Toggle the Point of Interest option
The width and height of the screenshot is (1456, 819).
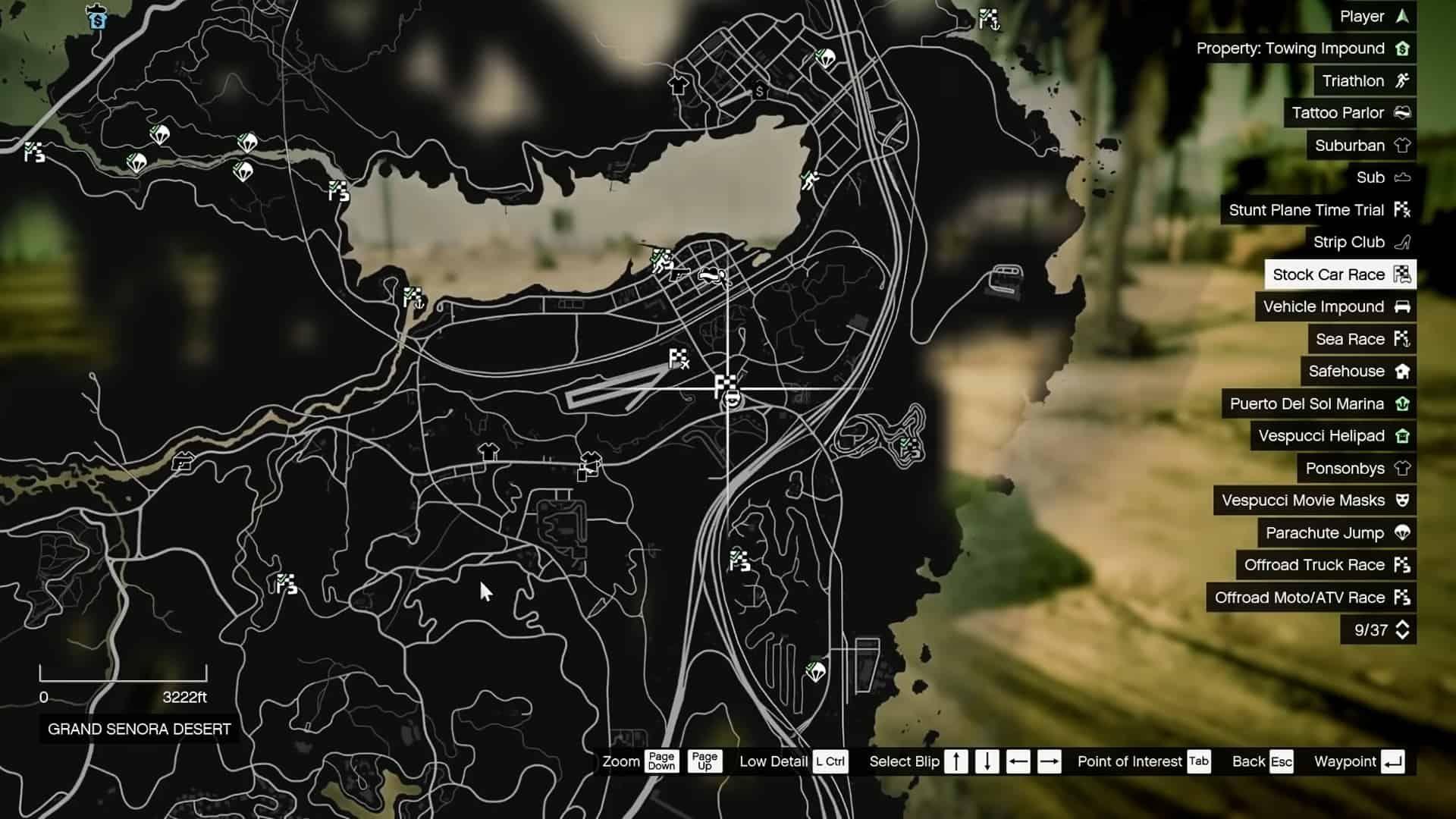1199,762
